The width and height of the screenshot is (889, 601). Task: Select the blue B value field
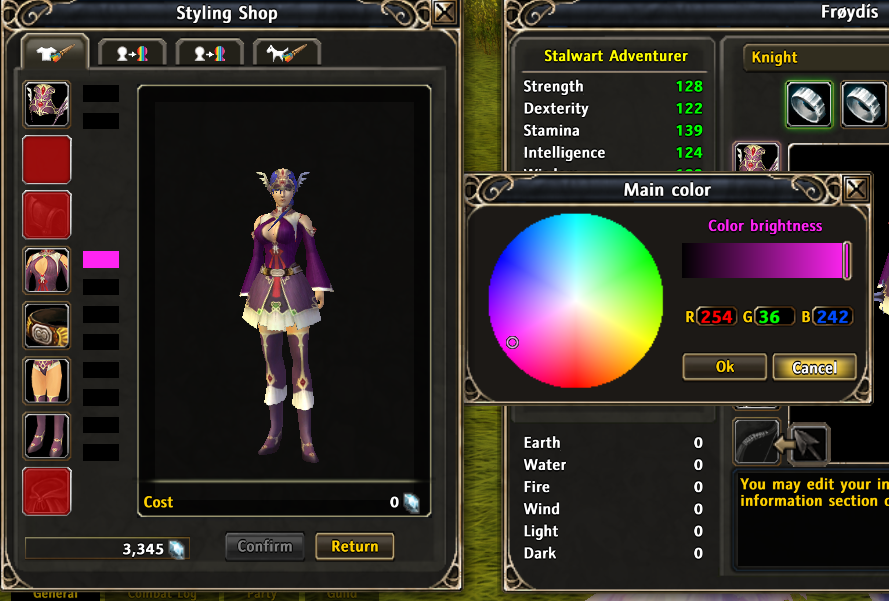(831, 317)
